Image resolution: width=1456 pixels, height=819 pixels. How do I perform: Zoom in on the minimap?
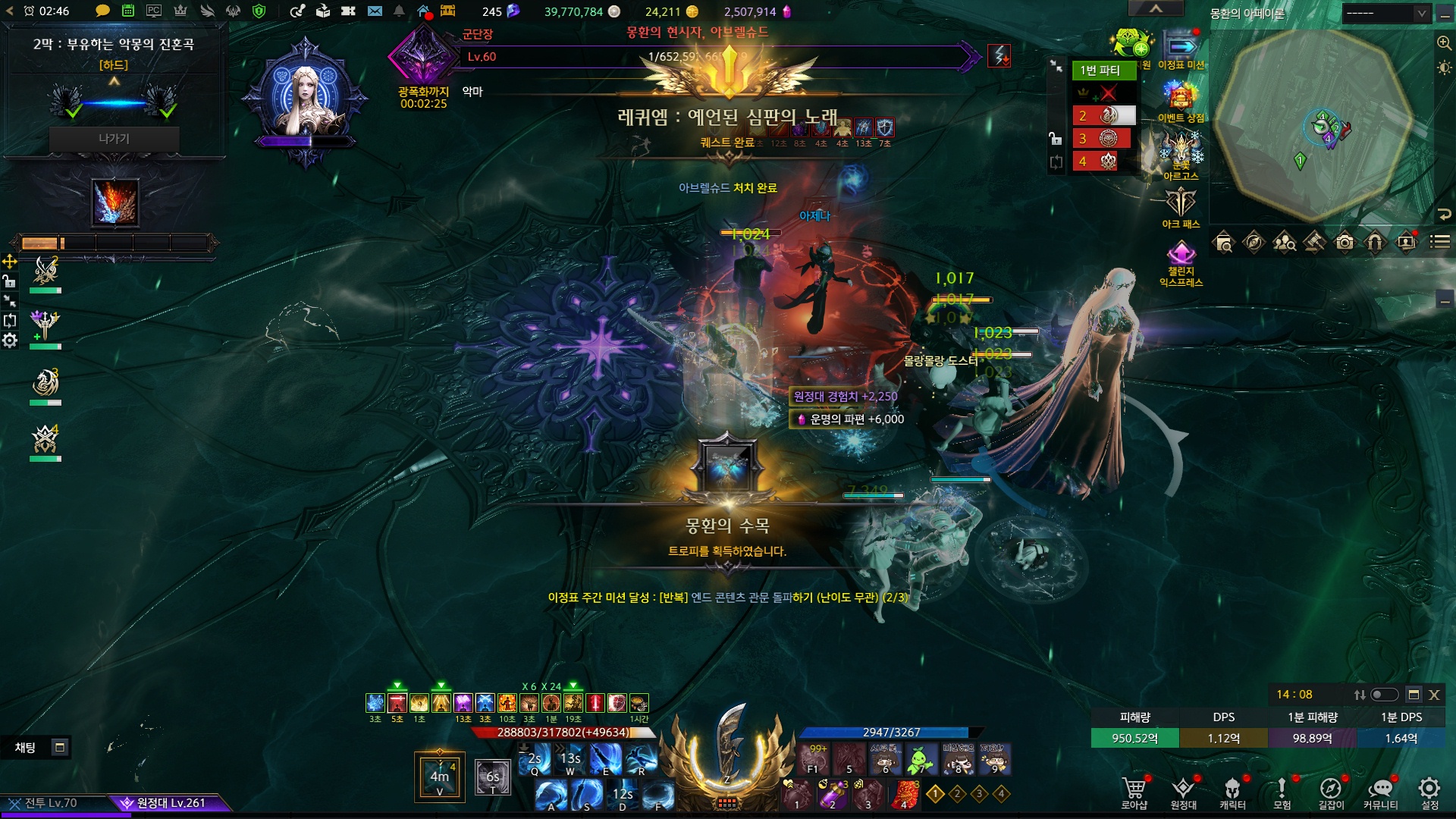(1444, 43)
